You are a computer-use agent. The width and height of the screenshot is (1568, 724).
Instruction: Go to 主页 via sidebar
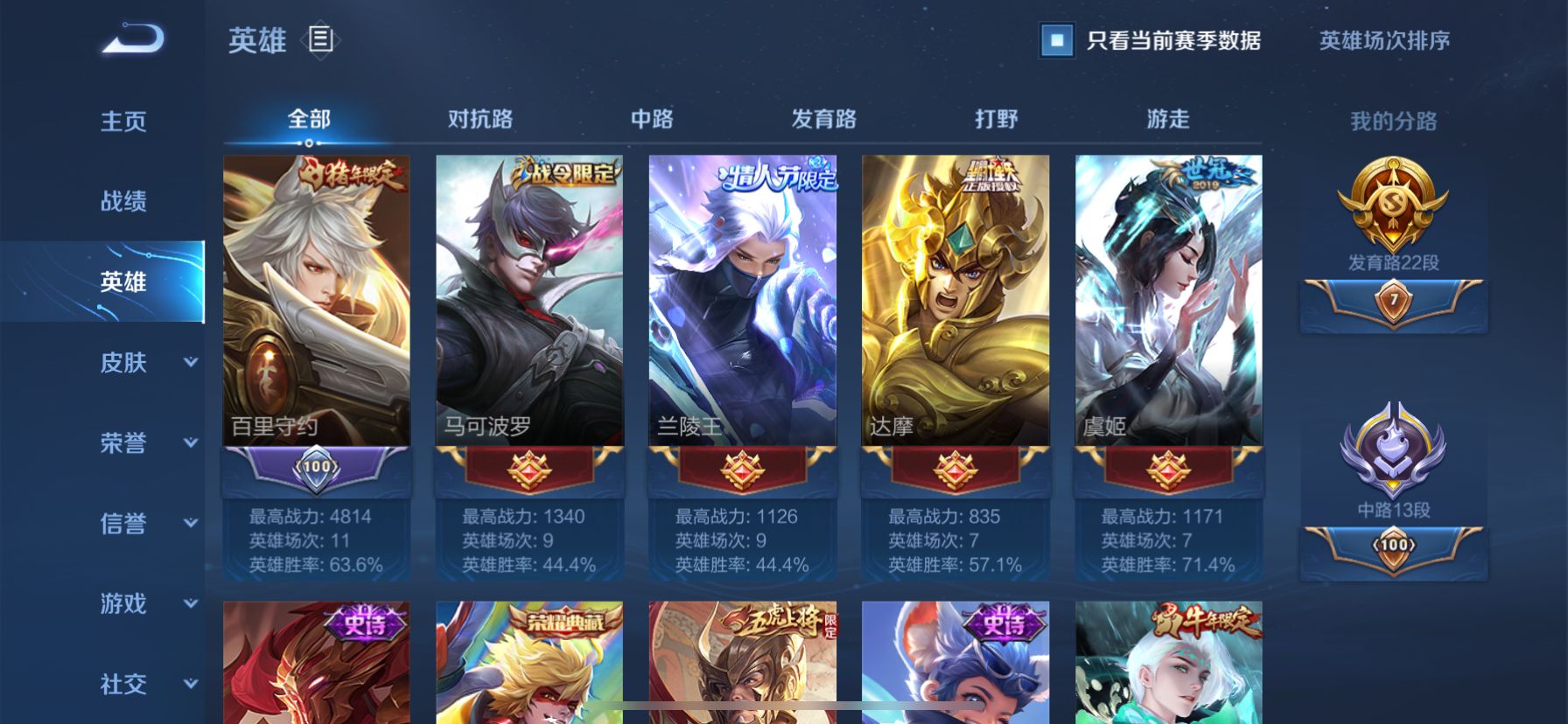123,122
